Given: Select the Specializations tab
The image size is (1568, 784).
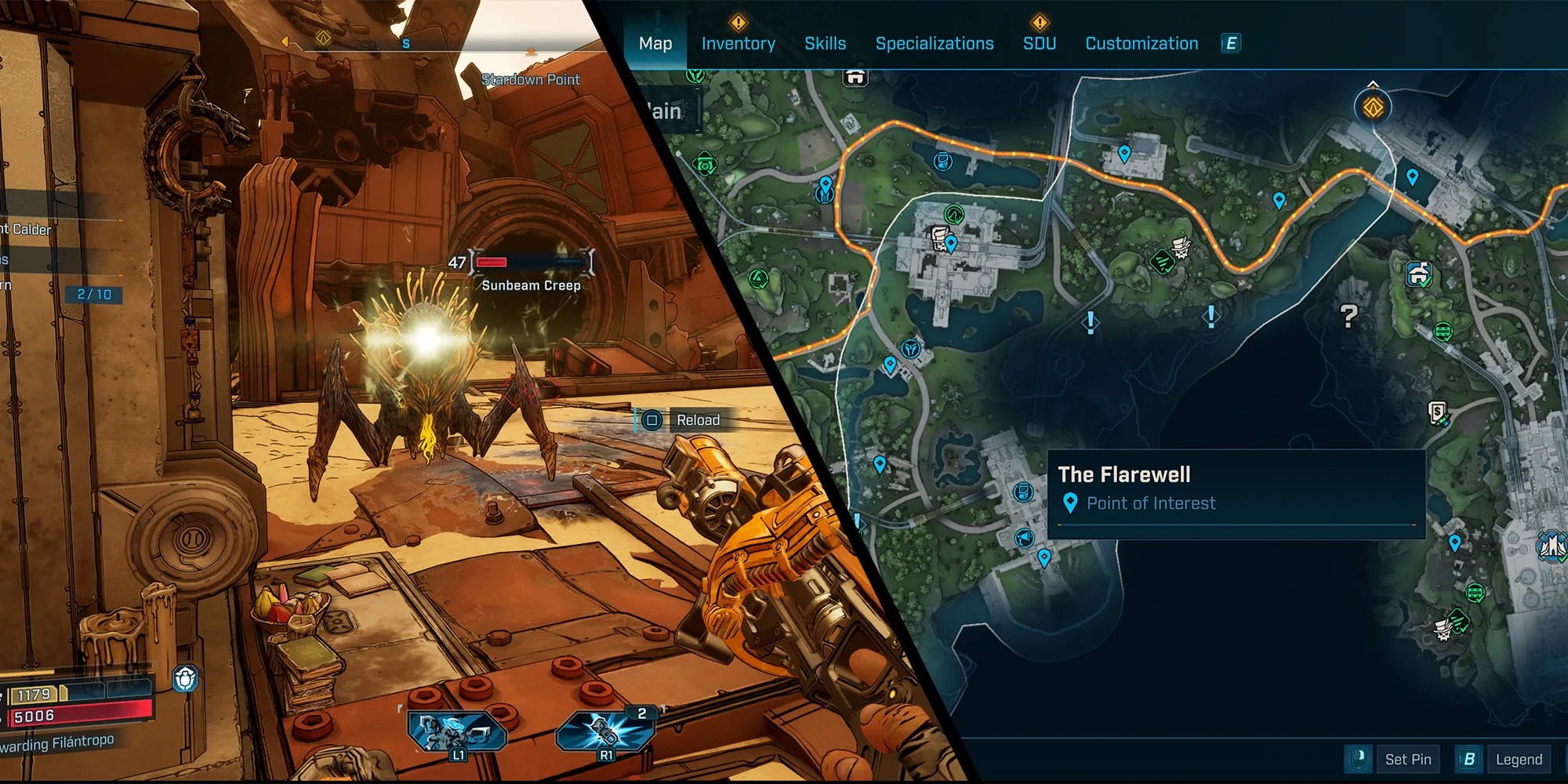Looking at the screenshot, I should click(934, 44).
